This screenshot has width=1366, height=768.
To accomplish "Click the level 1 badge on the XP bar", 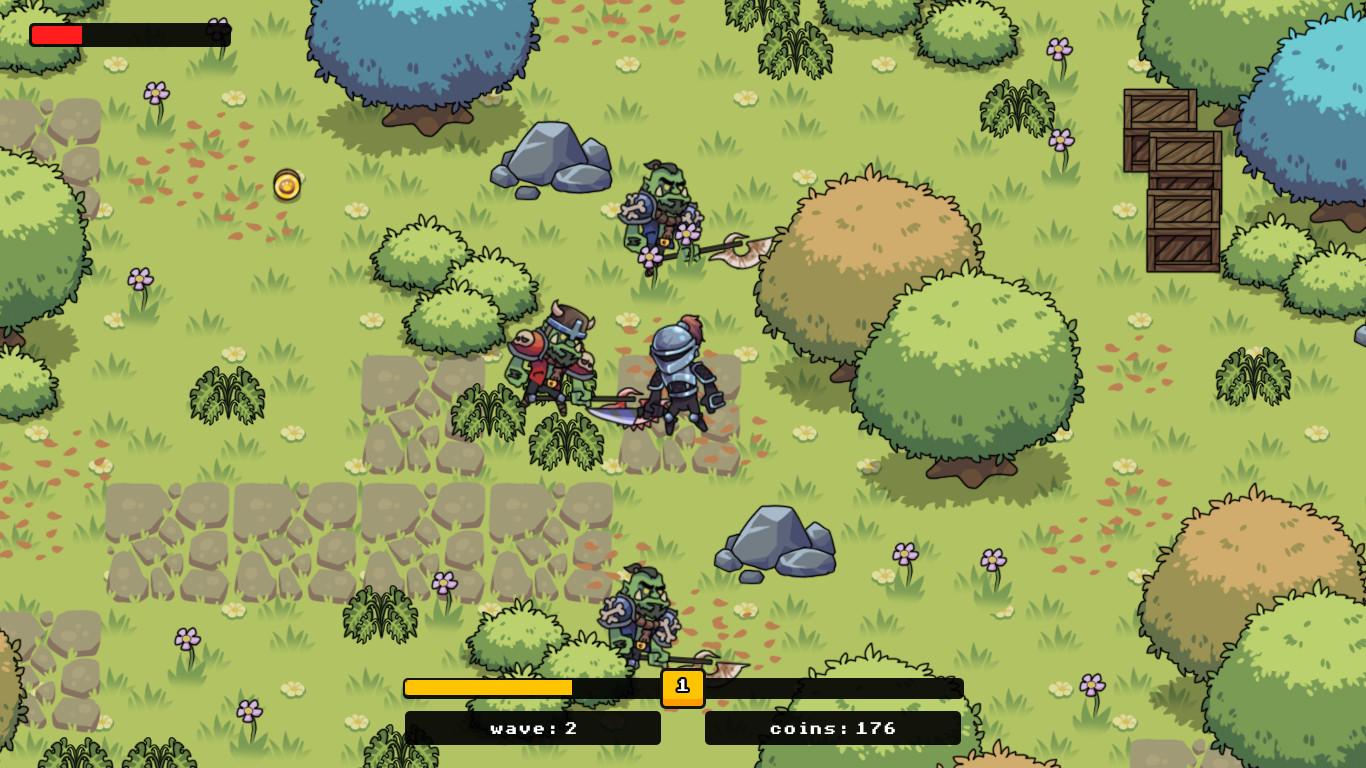I will [682, 688].
